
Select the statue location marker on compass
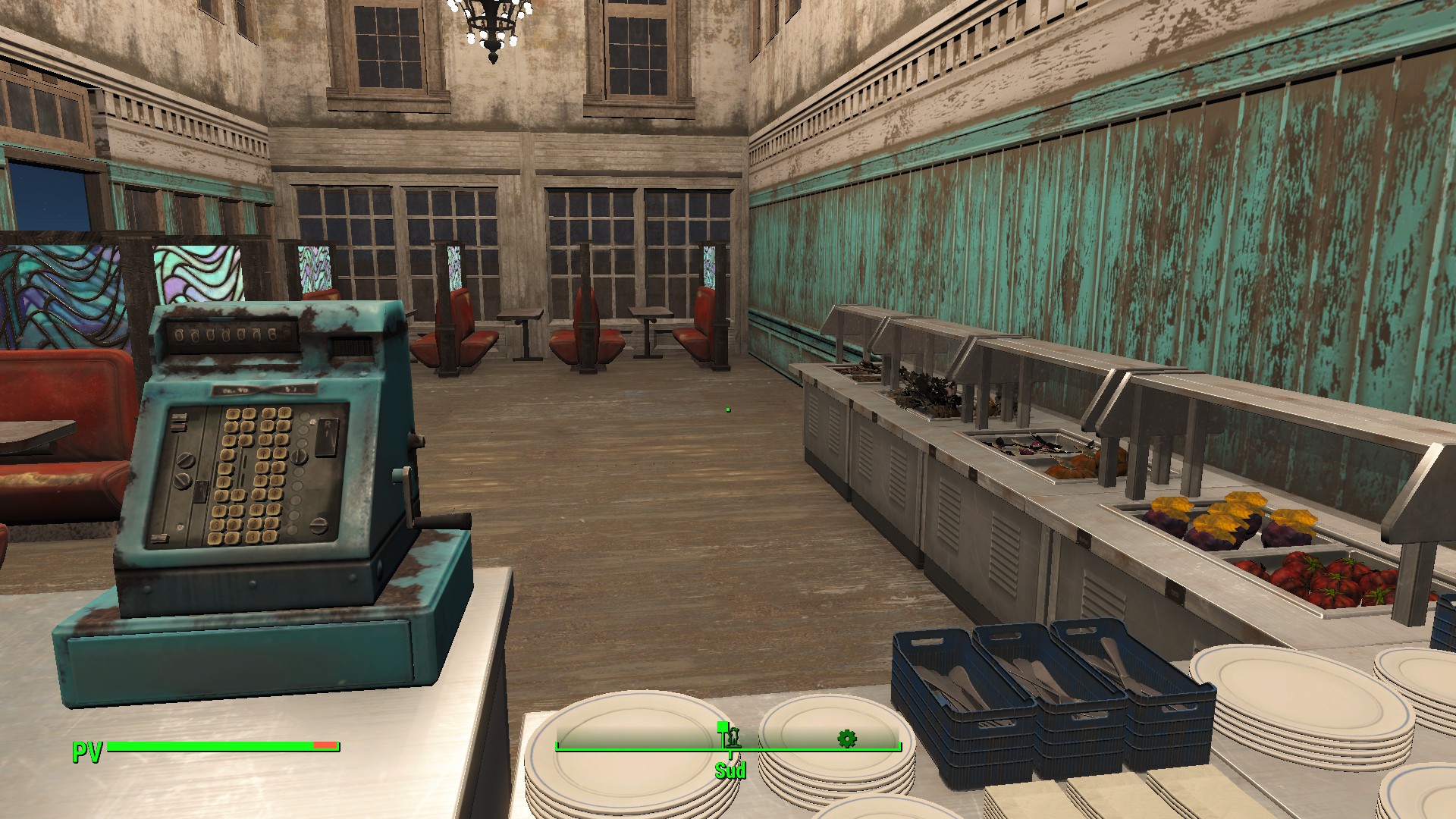click(x=733, y=737)
